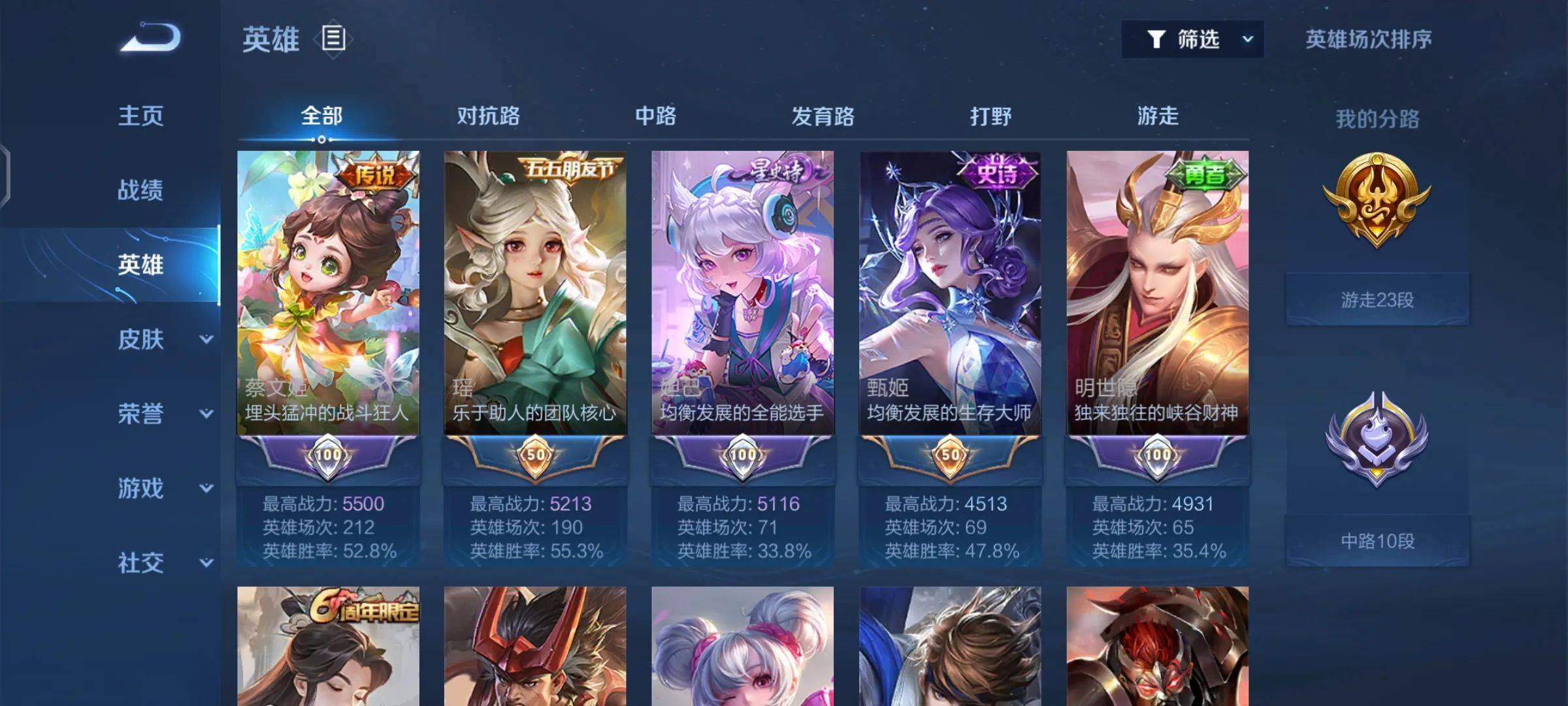Image resolution: width=1568 pixels, height=706 pixels.
Task: Show the 游走 roaming heroes tab
Action: (1158, 116)
